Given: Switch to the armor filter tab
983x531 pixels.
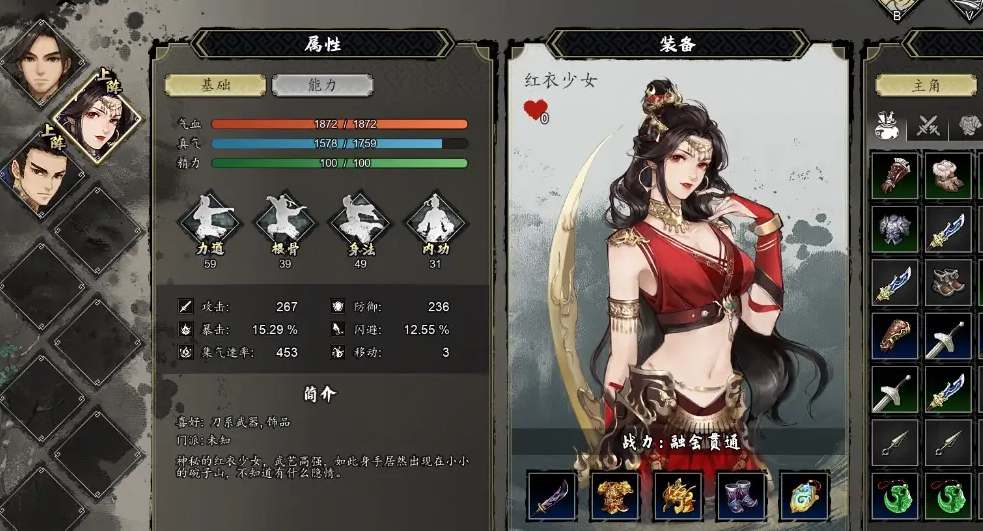Looking at the screenshot, I should coord(970,127).
